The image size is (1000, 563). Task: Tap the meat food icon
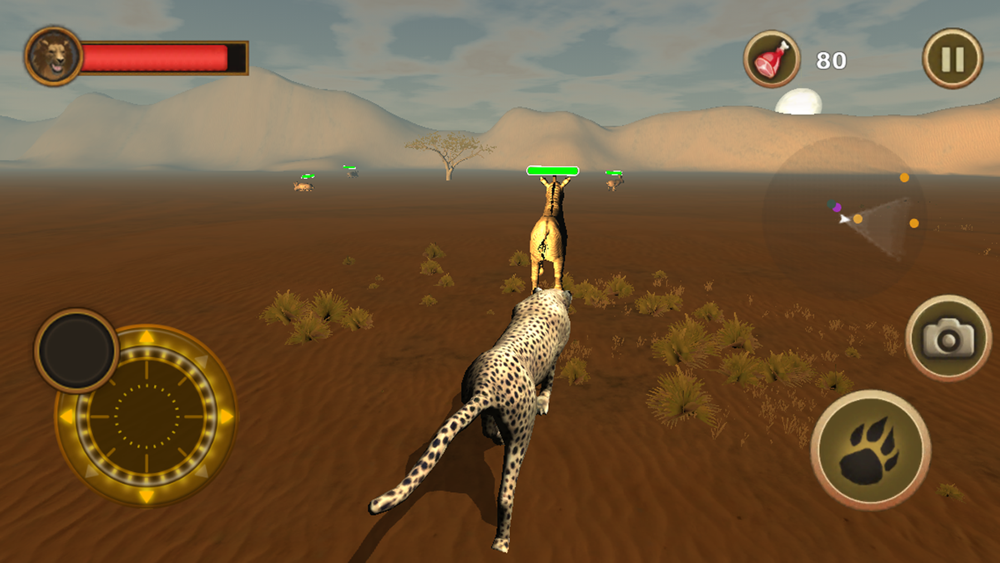tap(772, 59)
